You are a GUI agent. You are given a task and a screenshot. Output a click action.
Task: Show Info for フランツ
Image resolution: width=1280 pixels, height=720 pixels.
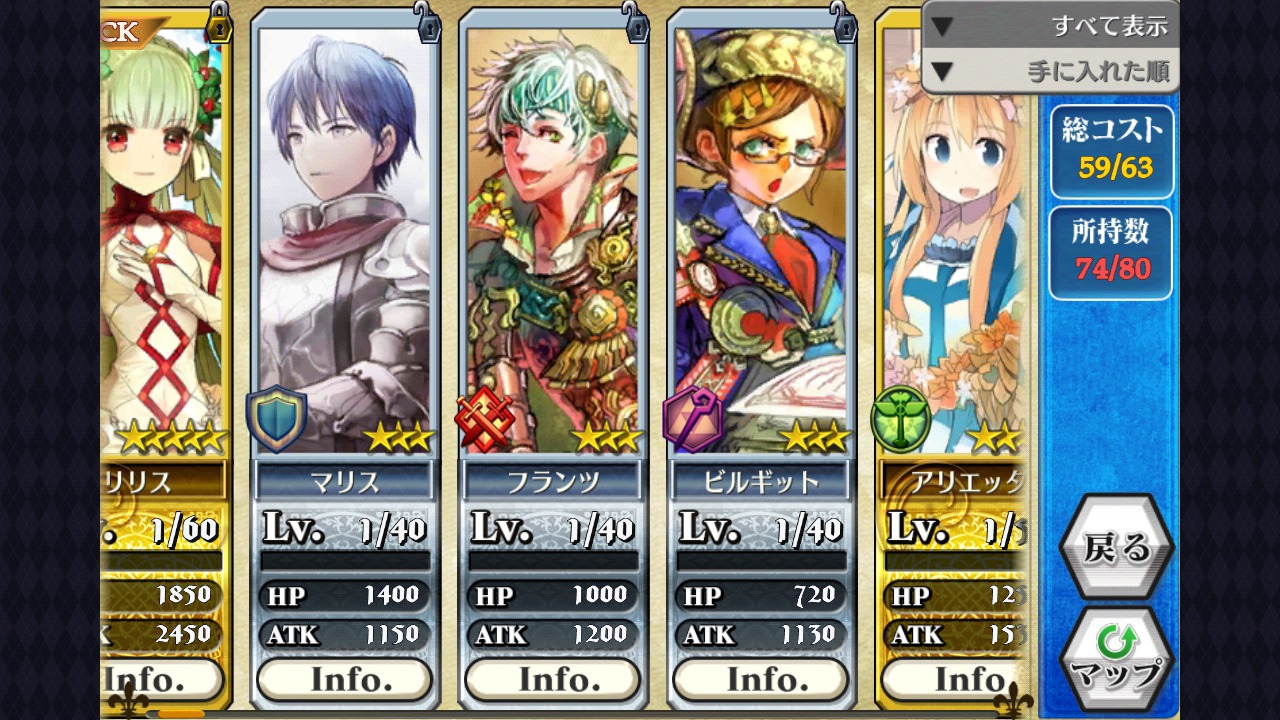coord(553,680)
